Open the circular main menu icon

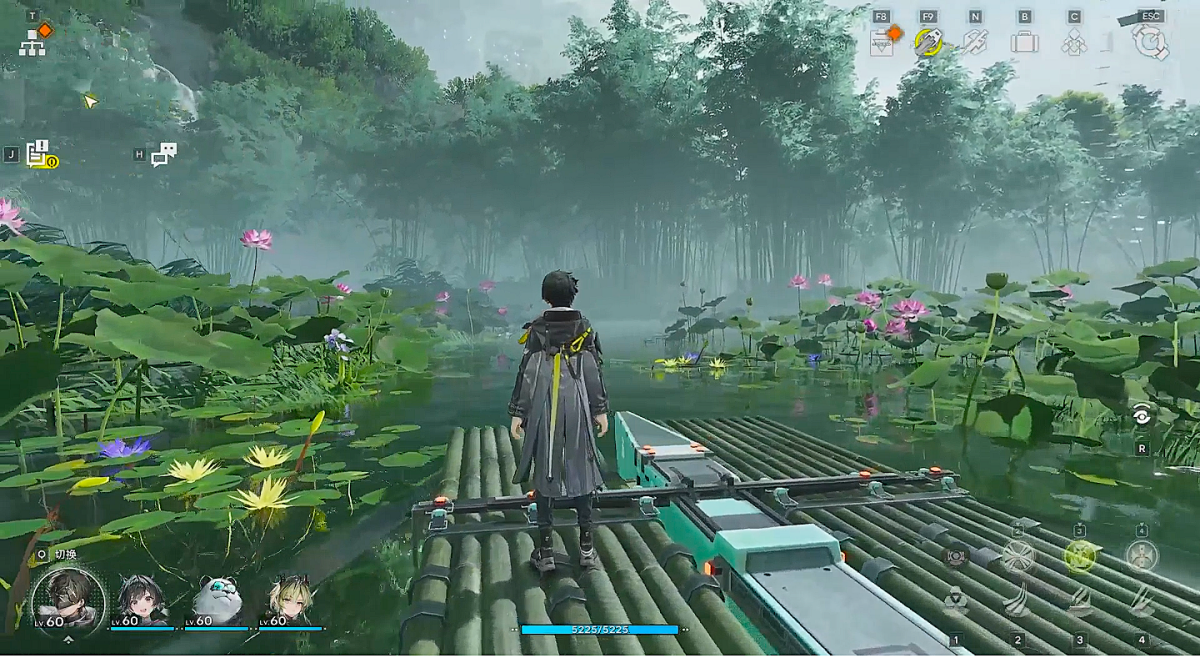point(1150,41)
